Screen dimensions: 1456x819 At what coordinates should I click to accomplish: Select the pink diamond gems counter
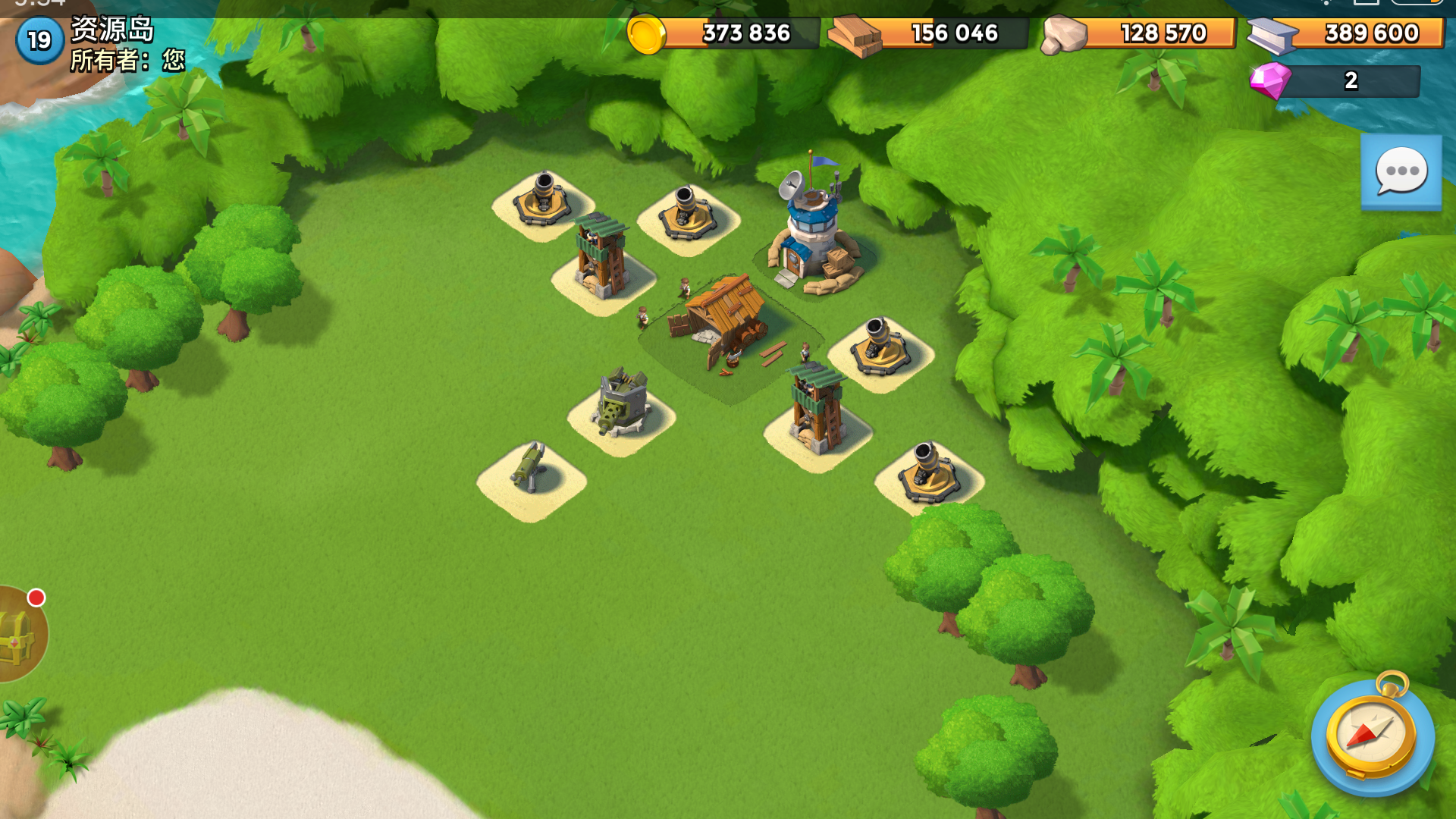pyautogui.click(x=1335, y=80)
